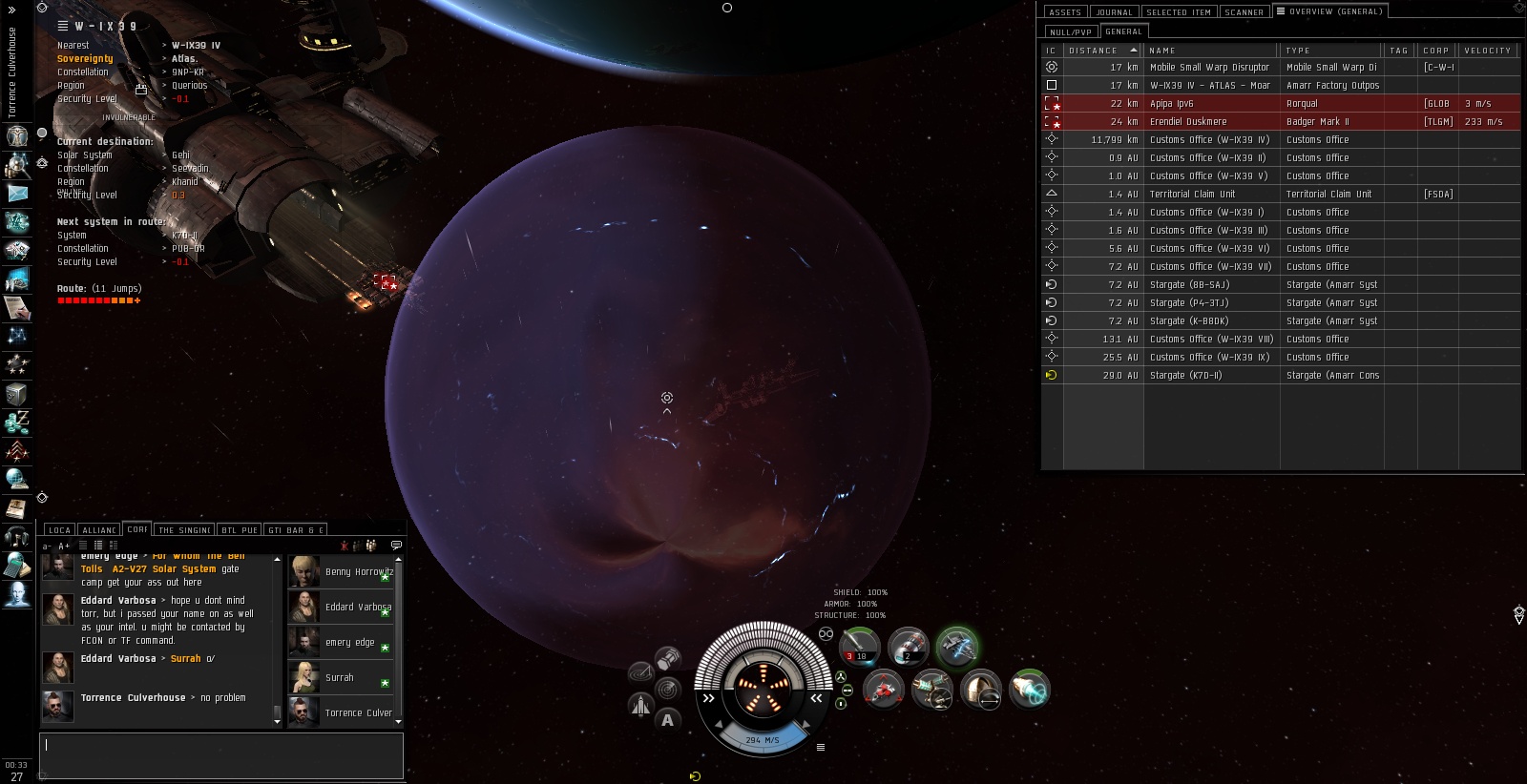
Task: Open the Journal tab
Action: 1114,12
